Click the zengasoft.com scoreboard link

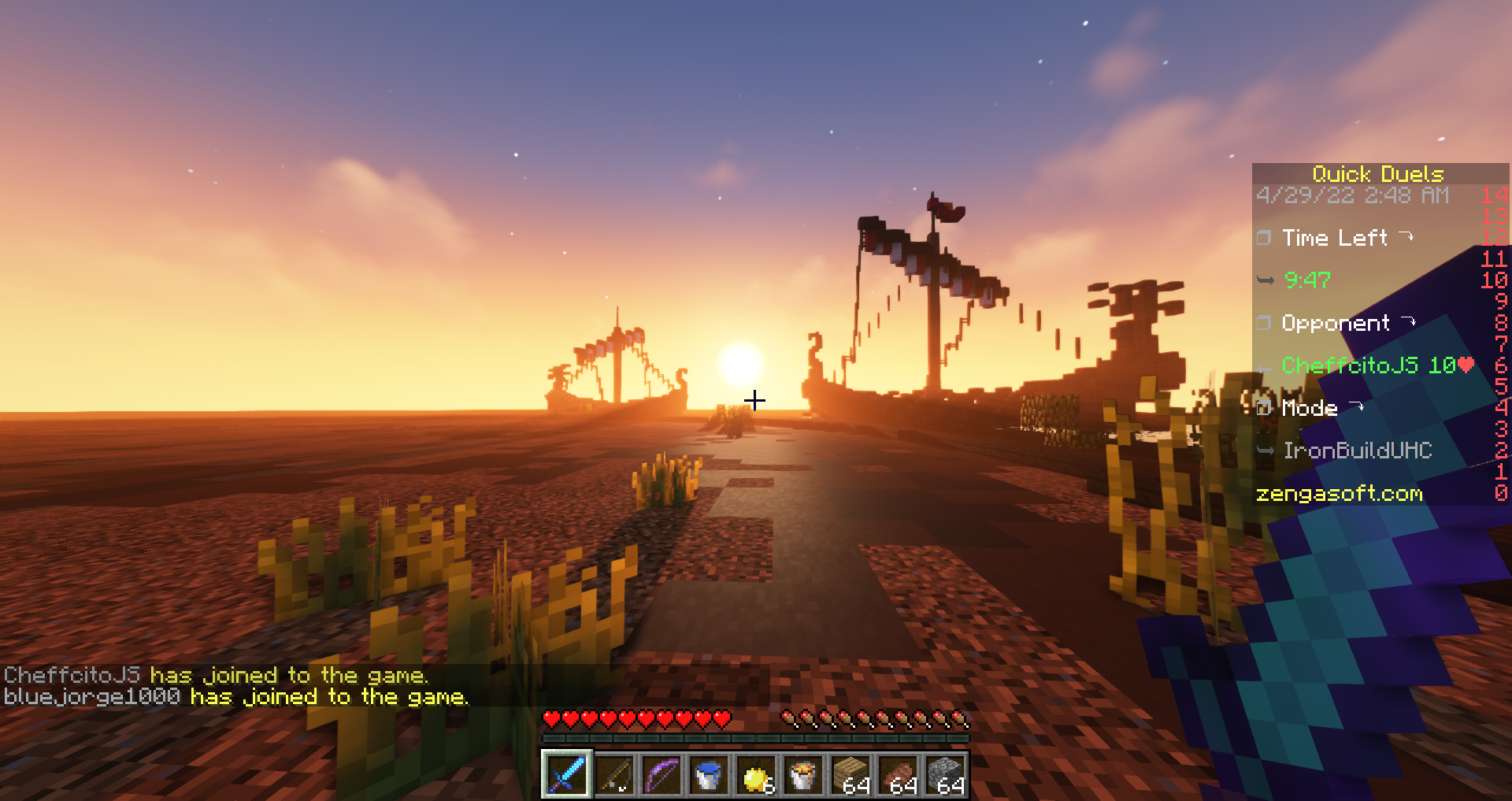pos(1339,494)
